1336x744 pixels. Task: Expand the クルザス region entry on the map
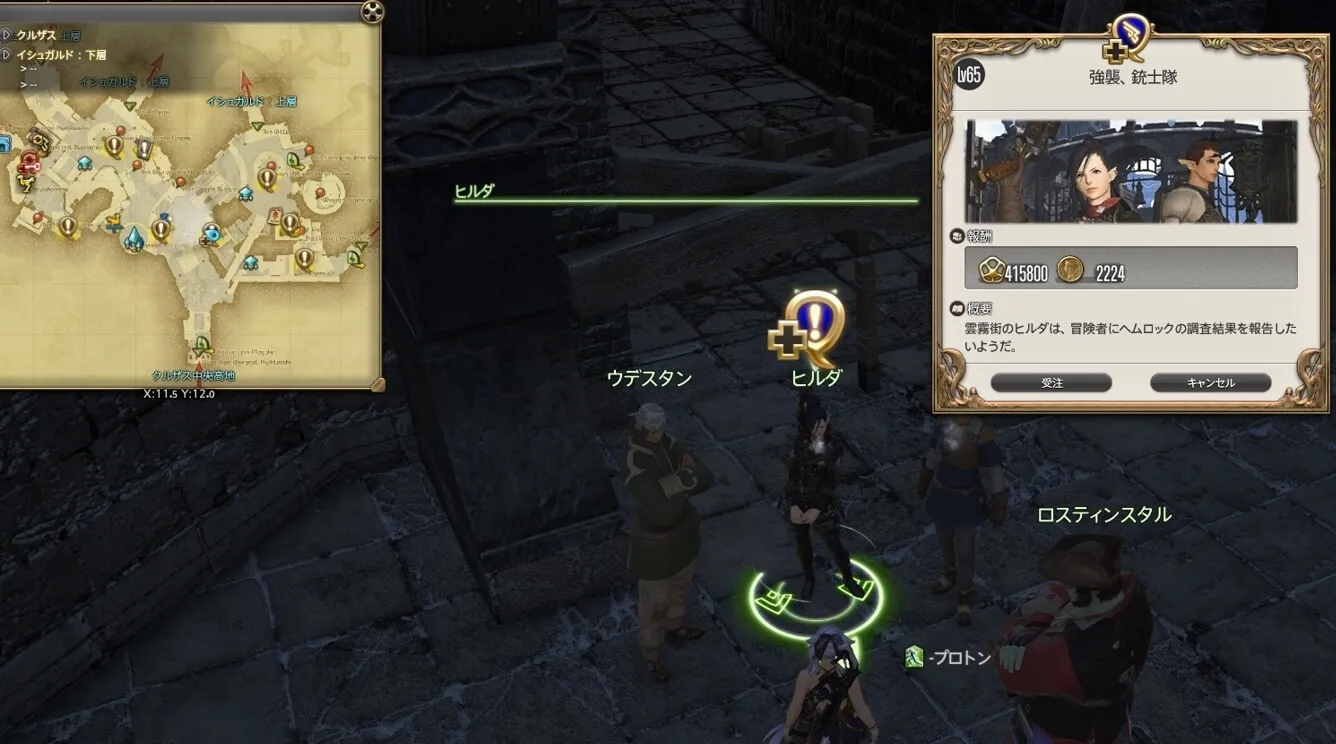point(7,35)
